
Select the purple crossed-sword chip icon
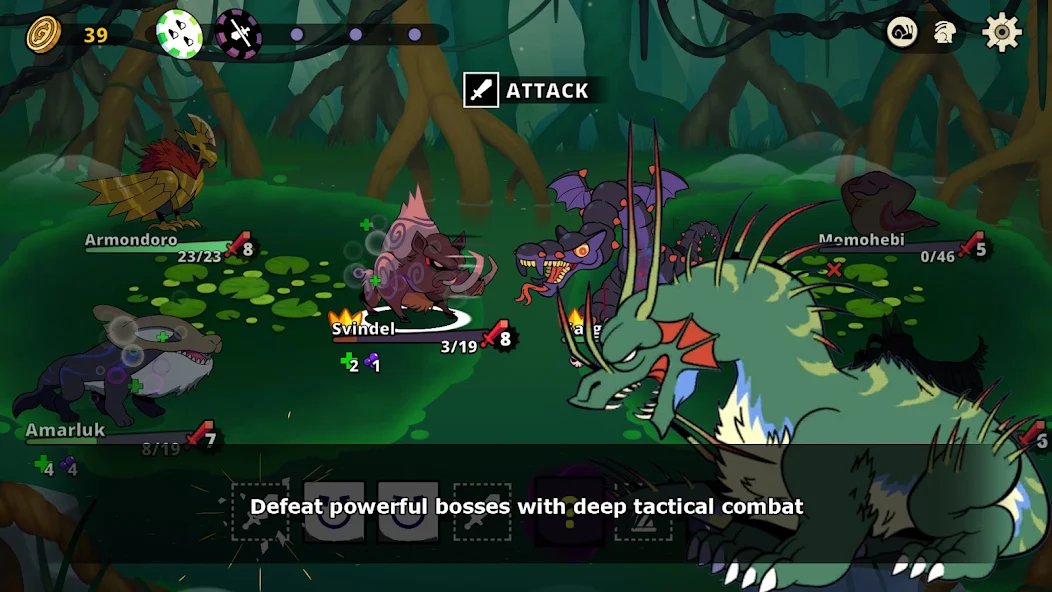(238, 34)
